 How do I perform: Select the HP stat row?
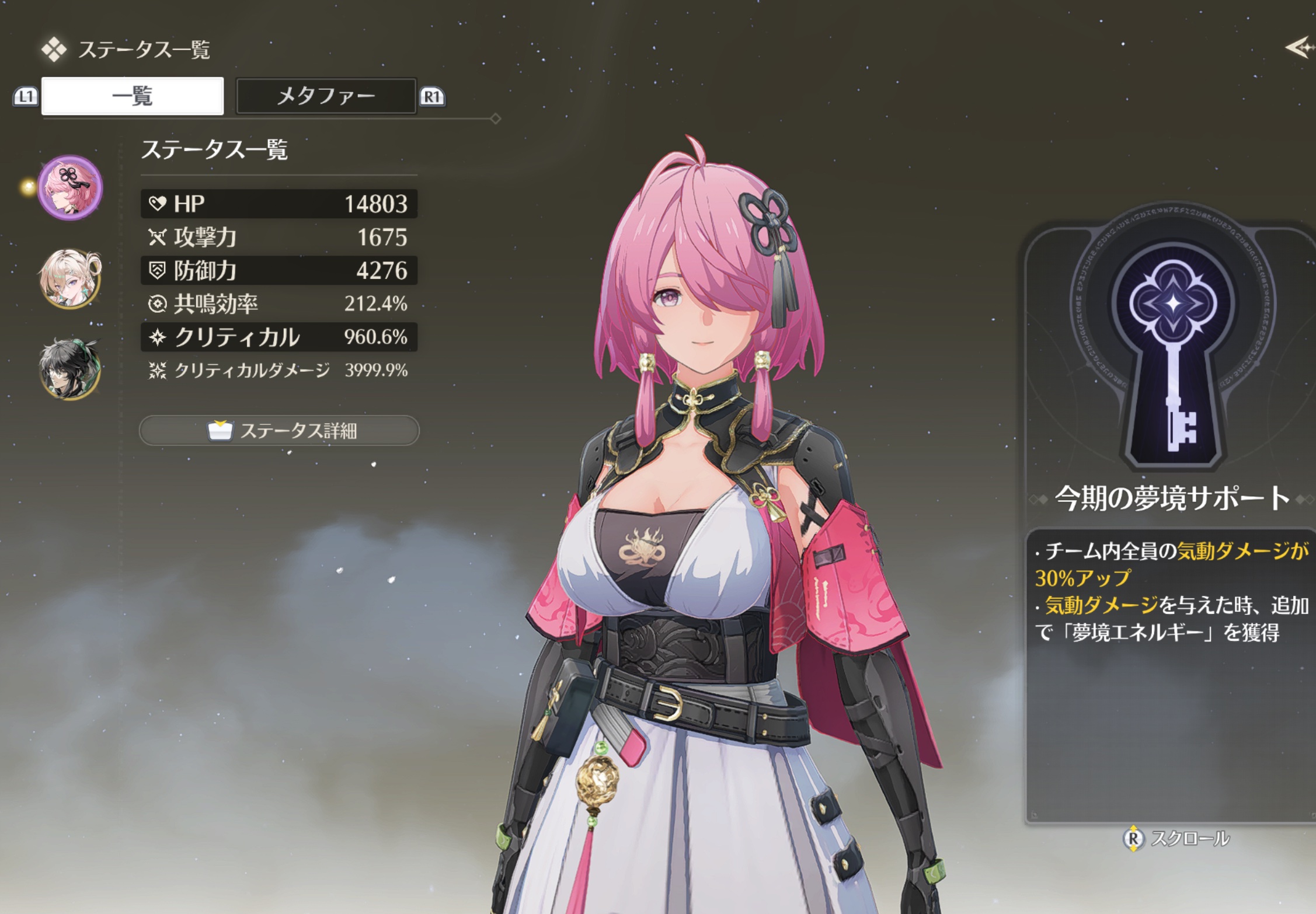[x=279, y=204]
